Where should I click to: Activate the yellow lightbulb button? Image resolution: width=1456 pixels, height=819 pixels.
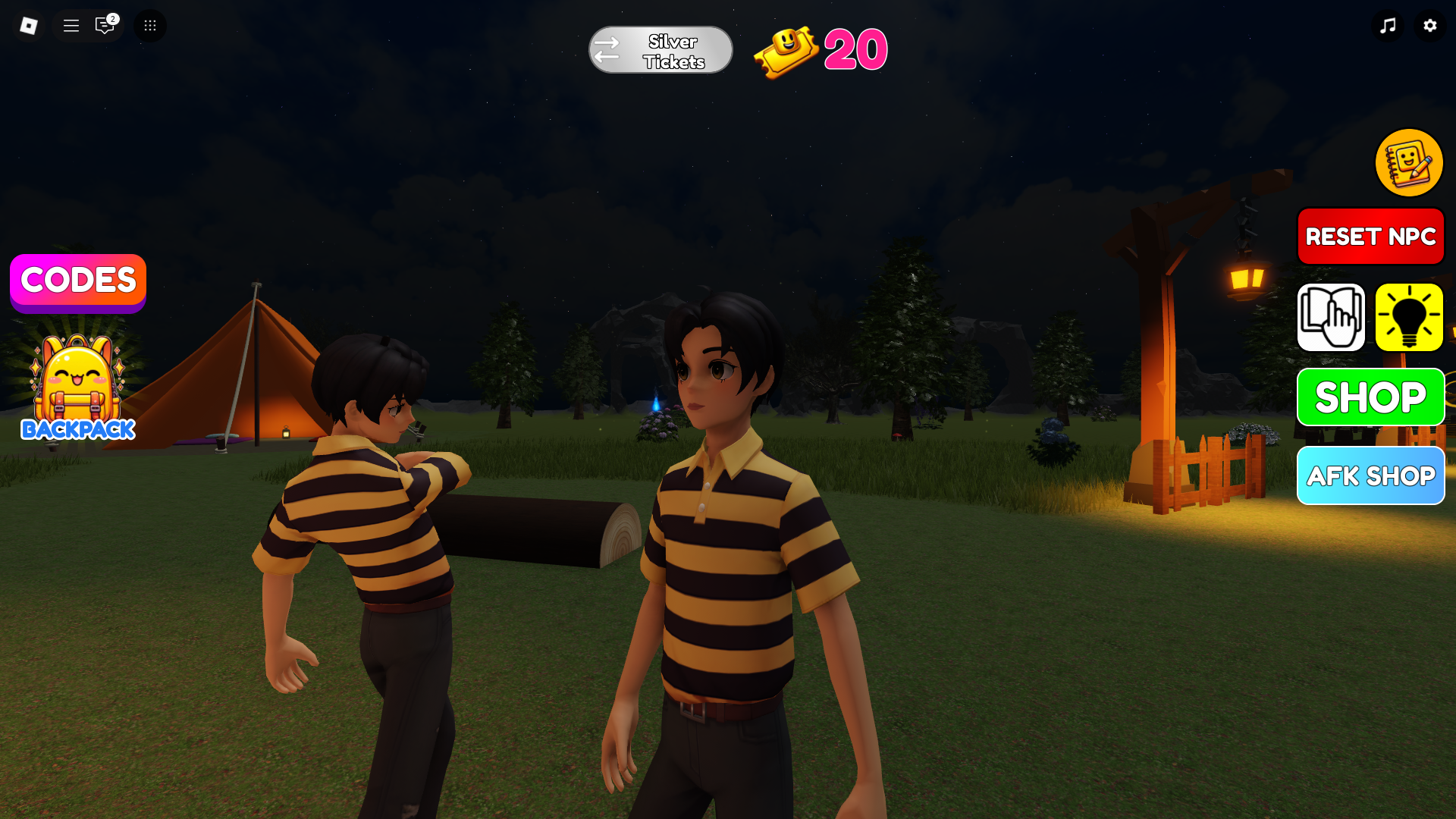pyautogui.click(x=1409, y=318)
